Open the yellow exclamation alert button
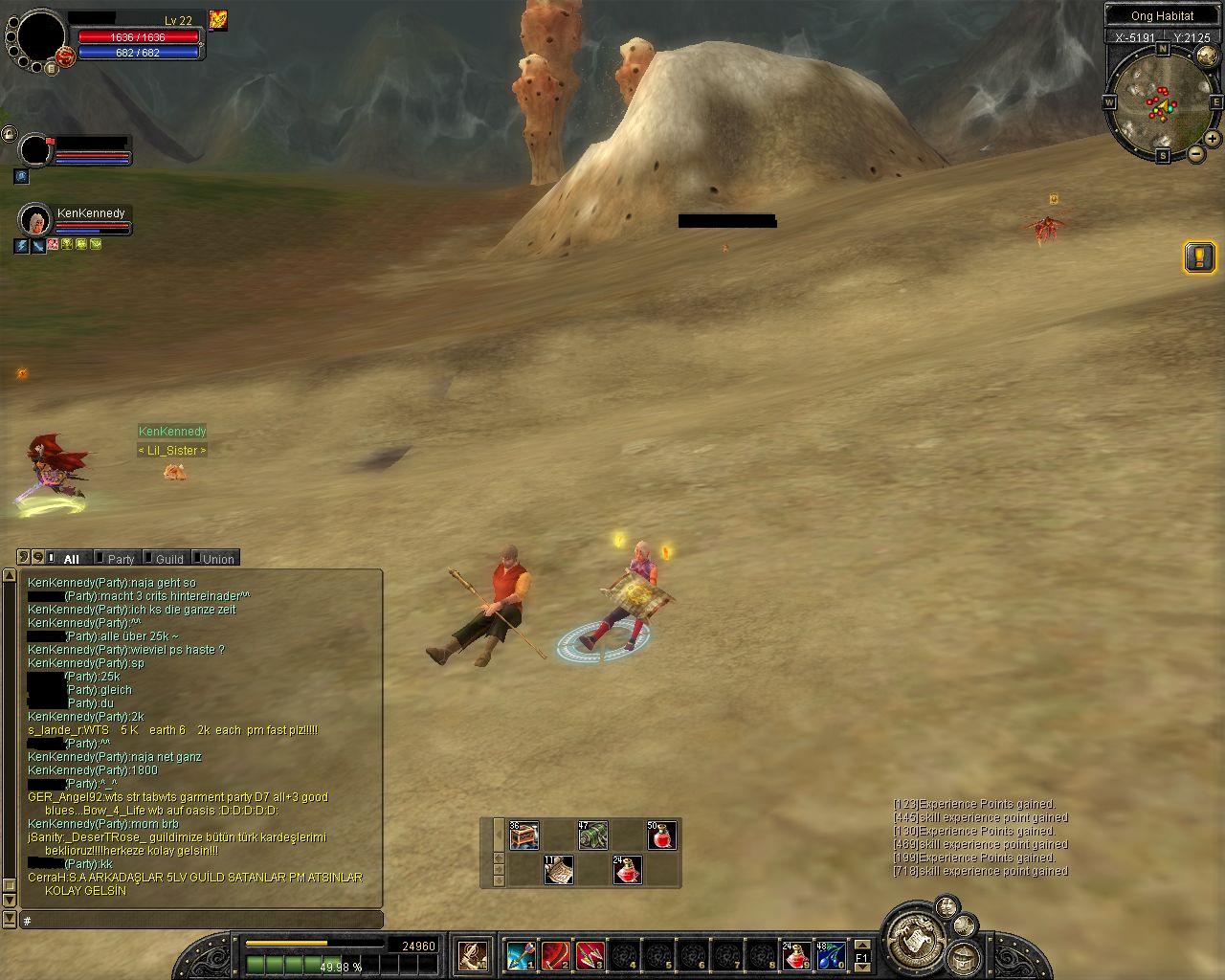The width and height of the screenshot is (1225, 980). (1200, 256)
